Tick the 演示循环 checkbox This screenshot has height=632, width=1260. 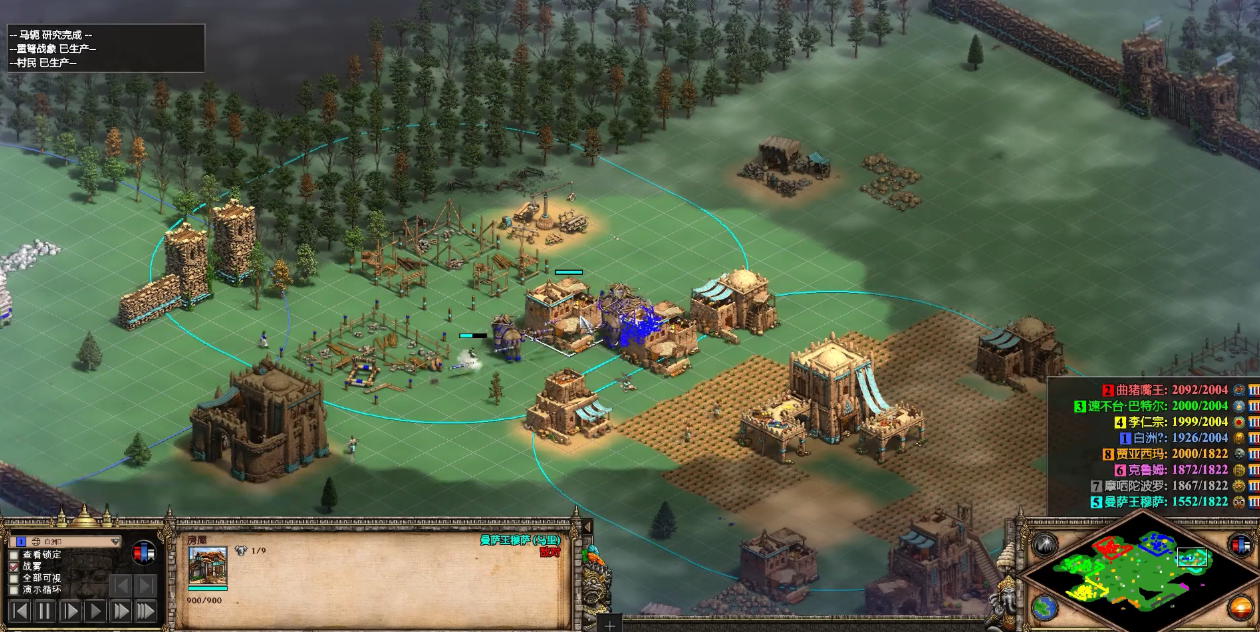pos(13,590)
